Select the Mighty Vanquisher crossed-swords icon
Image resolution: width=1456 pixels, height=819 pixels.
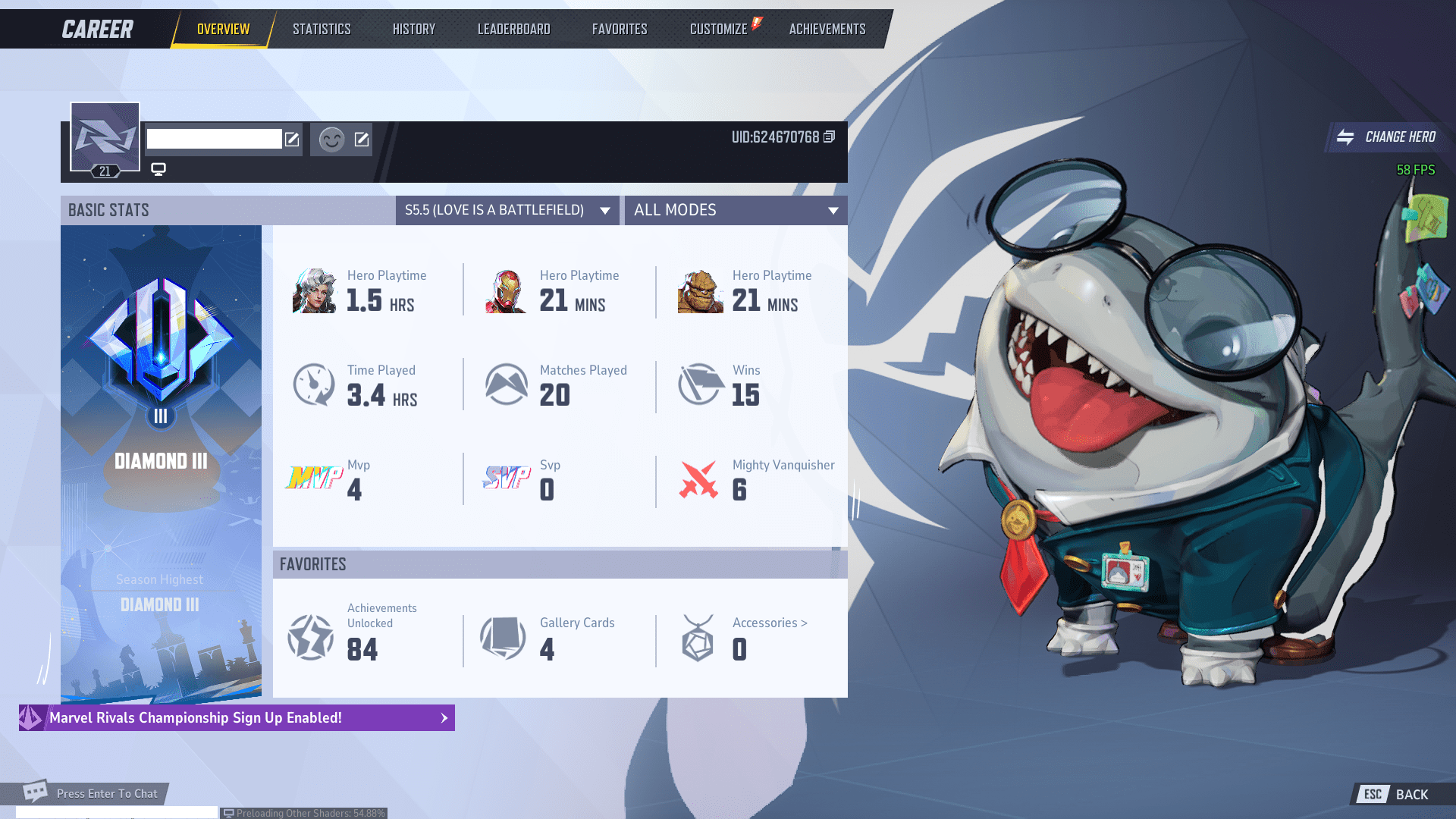pos(698,479)
